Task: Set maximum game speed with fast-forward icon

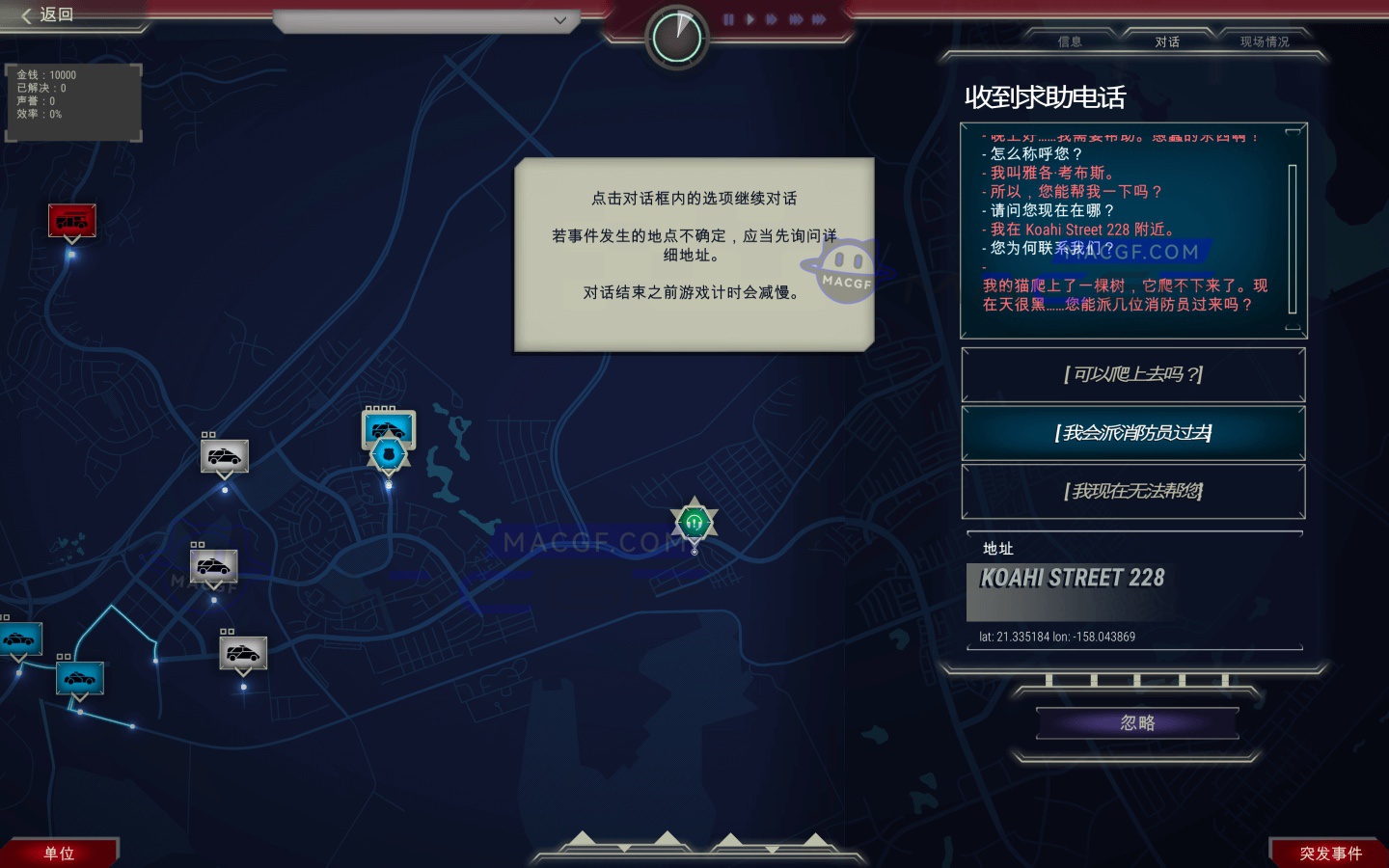Action: click(819, 18)
